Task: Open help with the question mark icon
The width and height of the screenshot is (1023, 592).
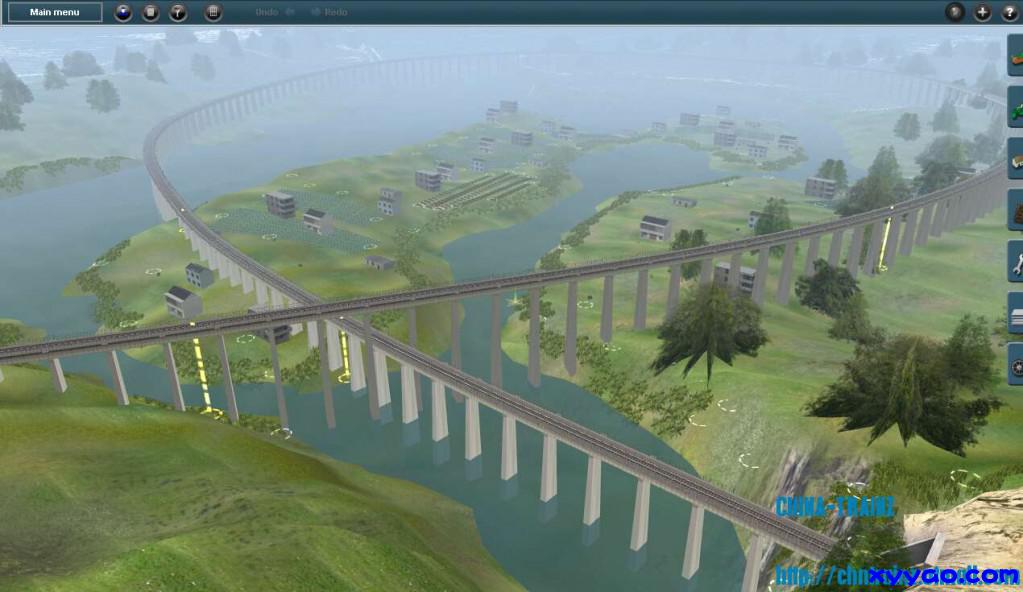Action: point(1008,13)
